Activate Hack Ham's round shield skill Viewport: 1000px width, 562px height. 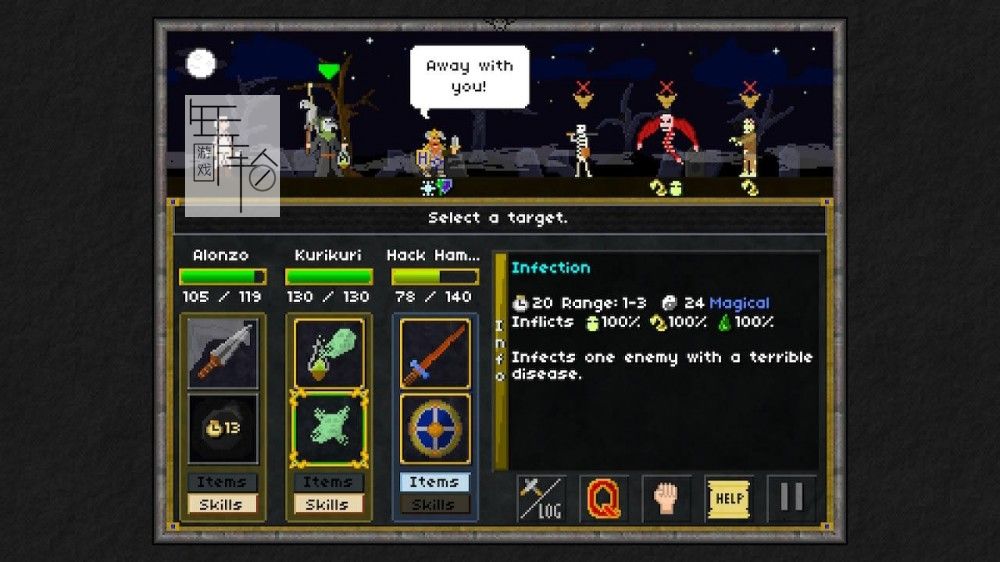click(x=434, y=428)
